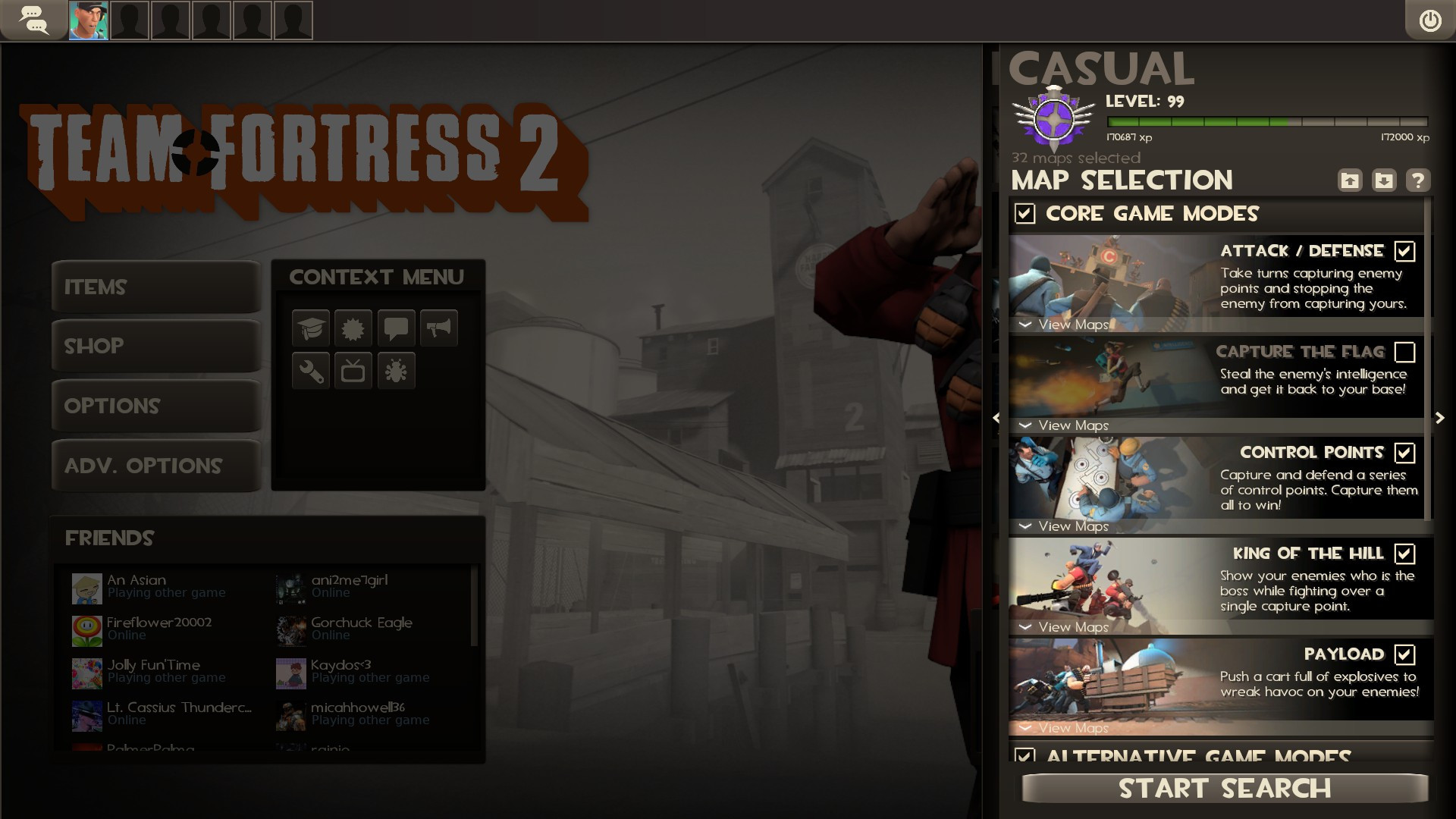Click the Casual level 99 XP progress bar
The width and height of the screenshot is (1456, 819).
(1266, 120)
